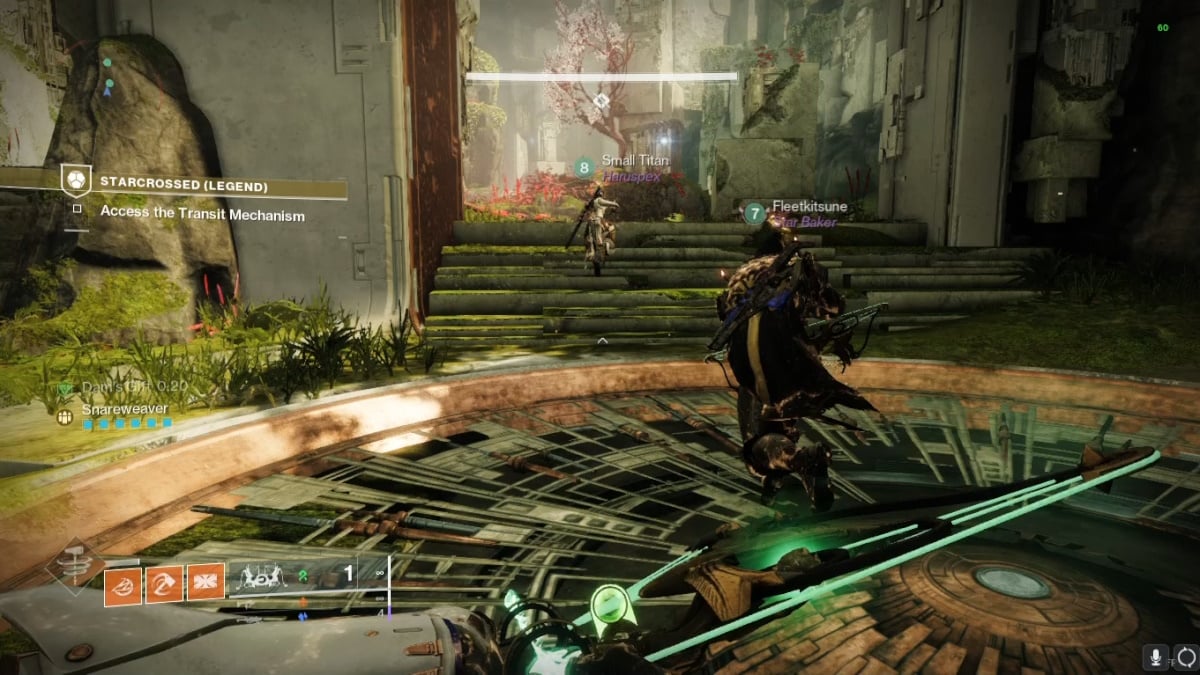Screen dimensions: 1200x675
Task: Use the first orange swirl ability icon
Action: pyautogui.click(x=123, y=582)
